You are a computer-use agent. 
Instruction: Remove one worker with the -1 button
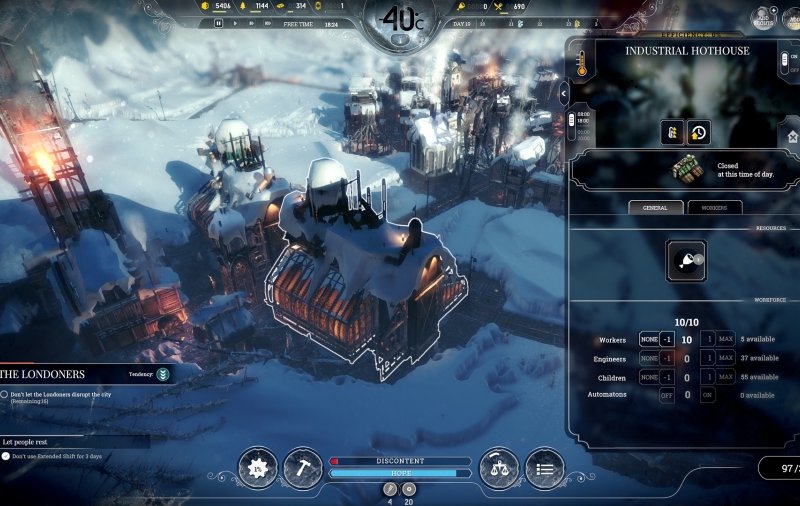[666, 340]
